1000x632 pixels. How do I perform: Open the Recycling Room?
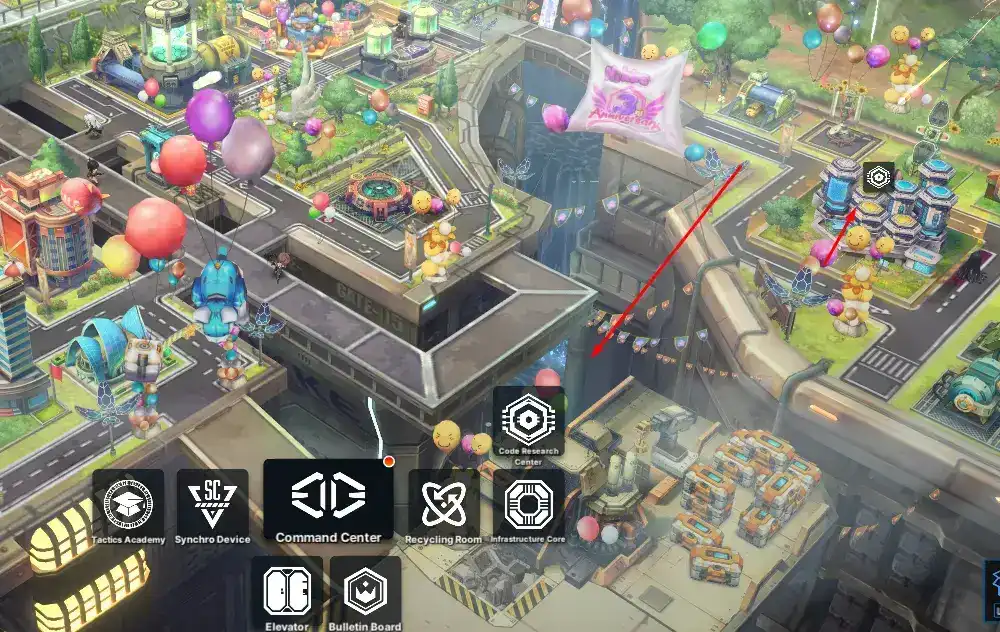pos(444,503)
